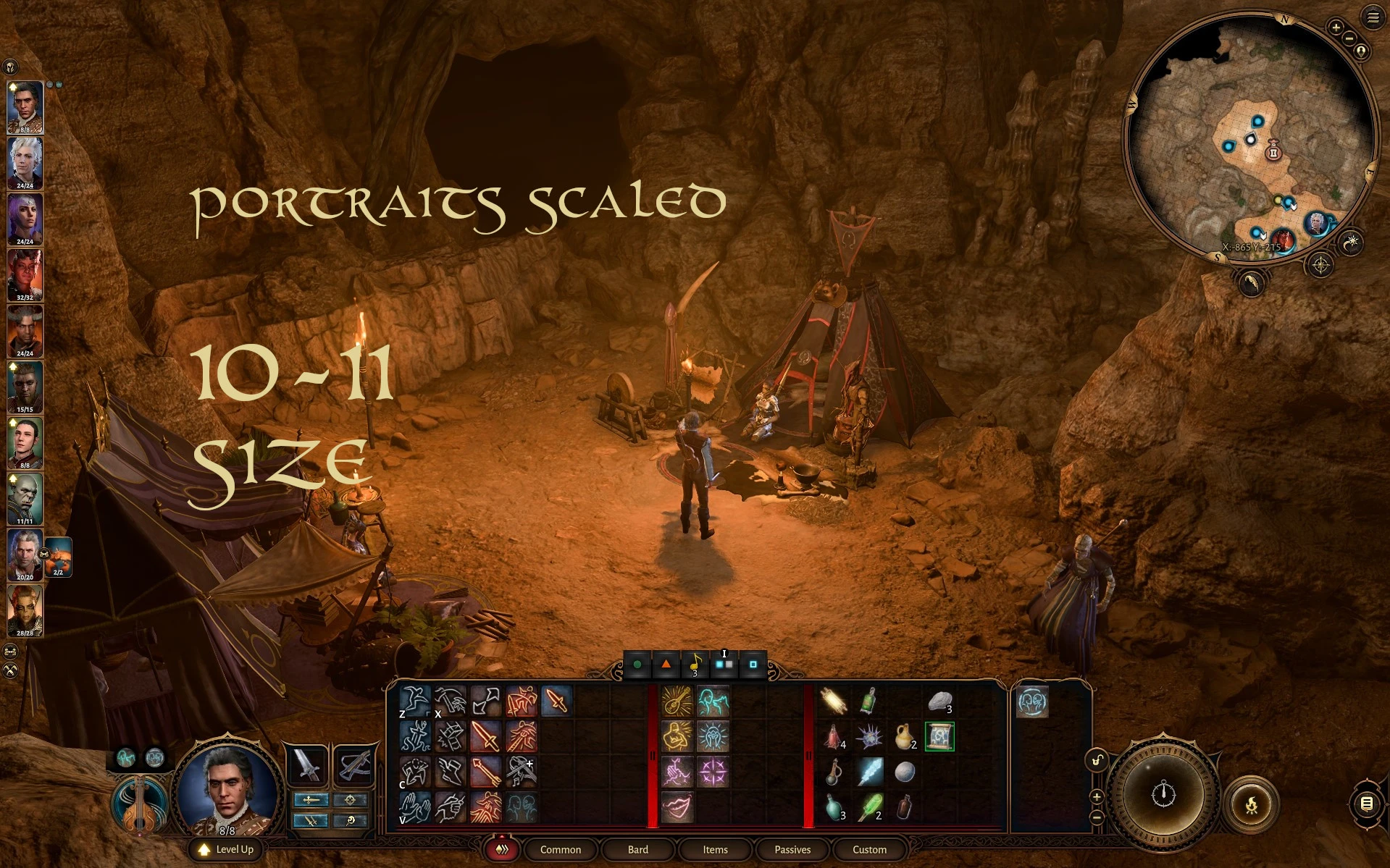
Task: Select the orc companion portrait with 11/11
Action: pos(25,498)
